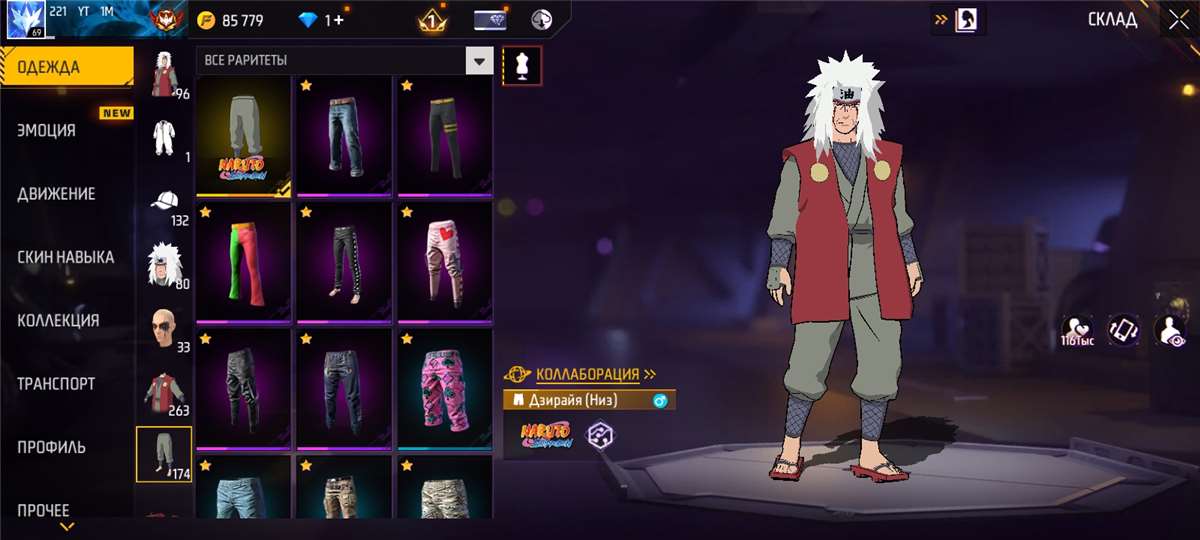Screen dimensions: 1200x540
Task: Choose the red and green split pants
Action: coord(244,261)
